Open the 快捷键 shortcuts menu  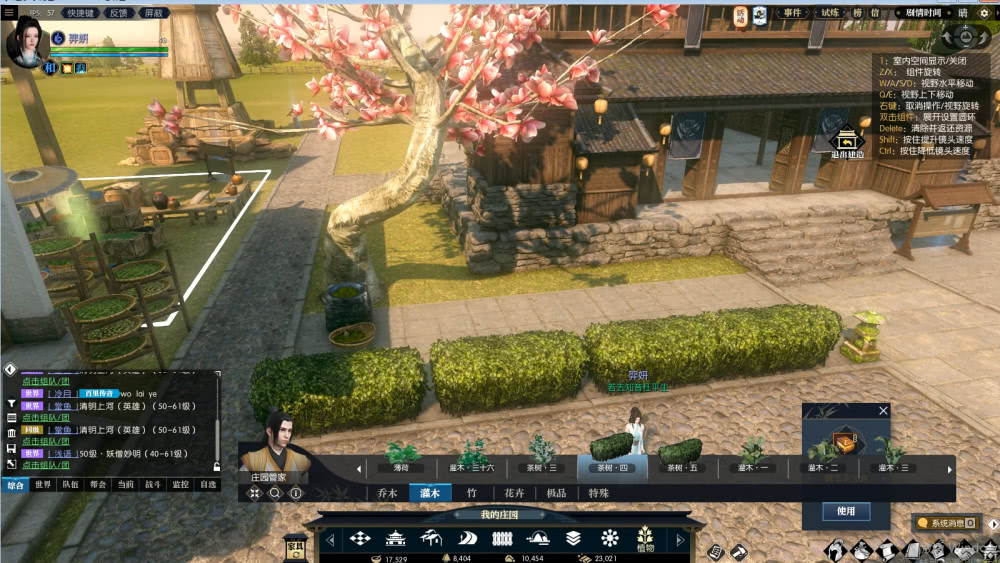pos(81,13)
